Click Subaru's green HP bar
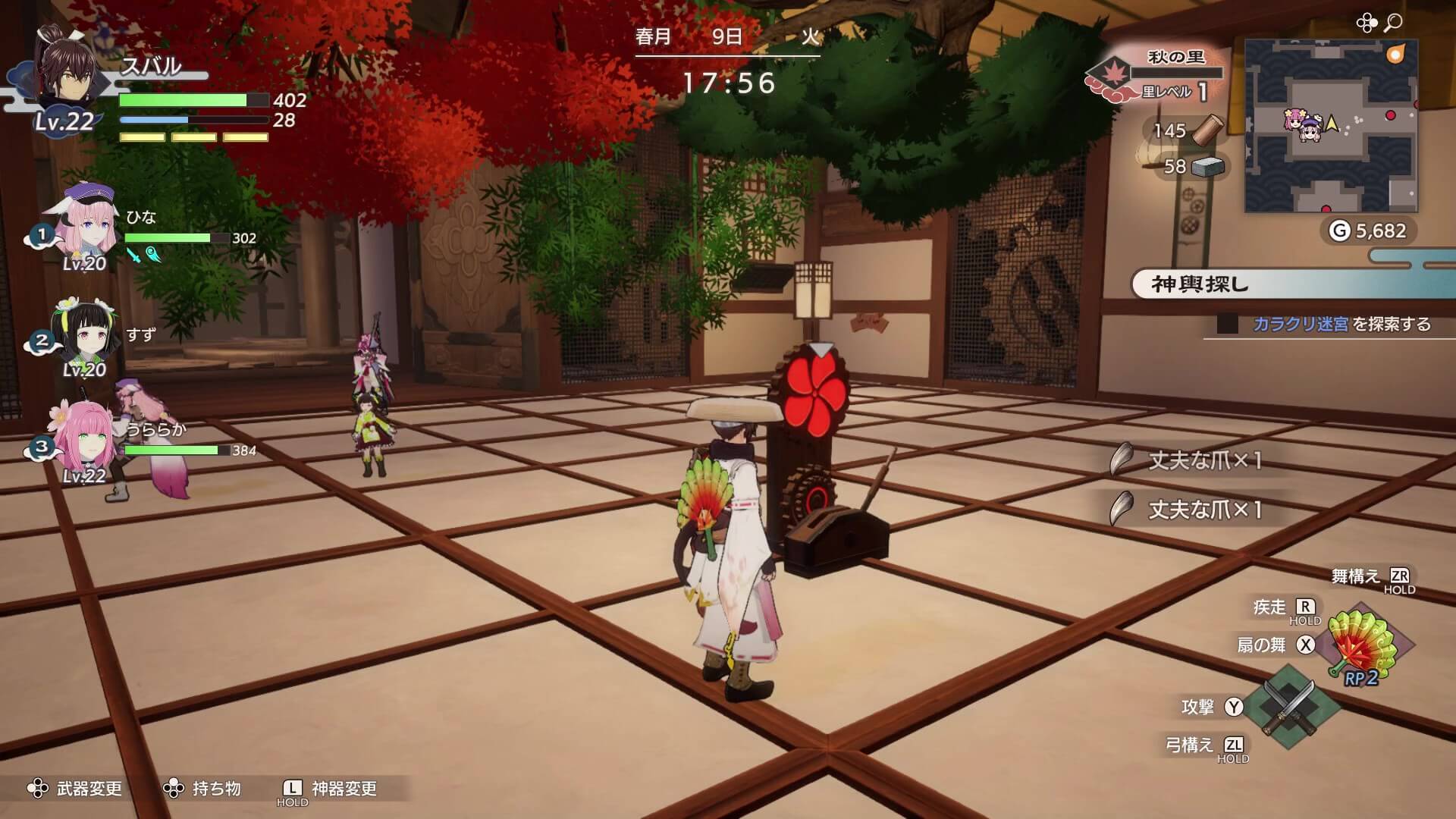1456x819 pixels. (x=182, y=101)
